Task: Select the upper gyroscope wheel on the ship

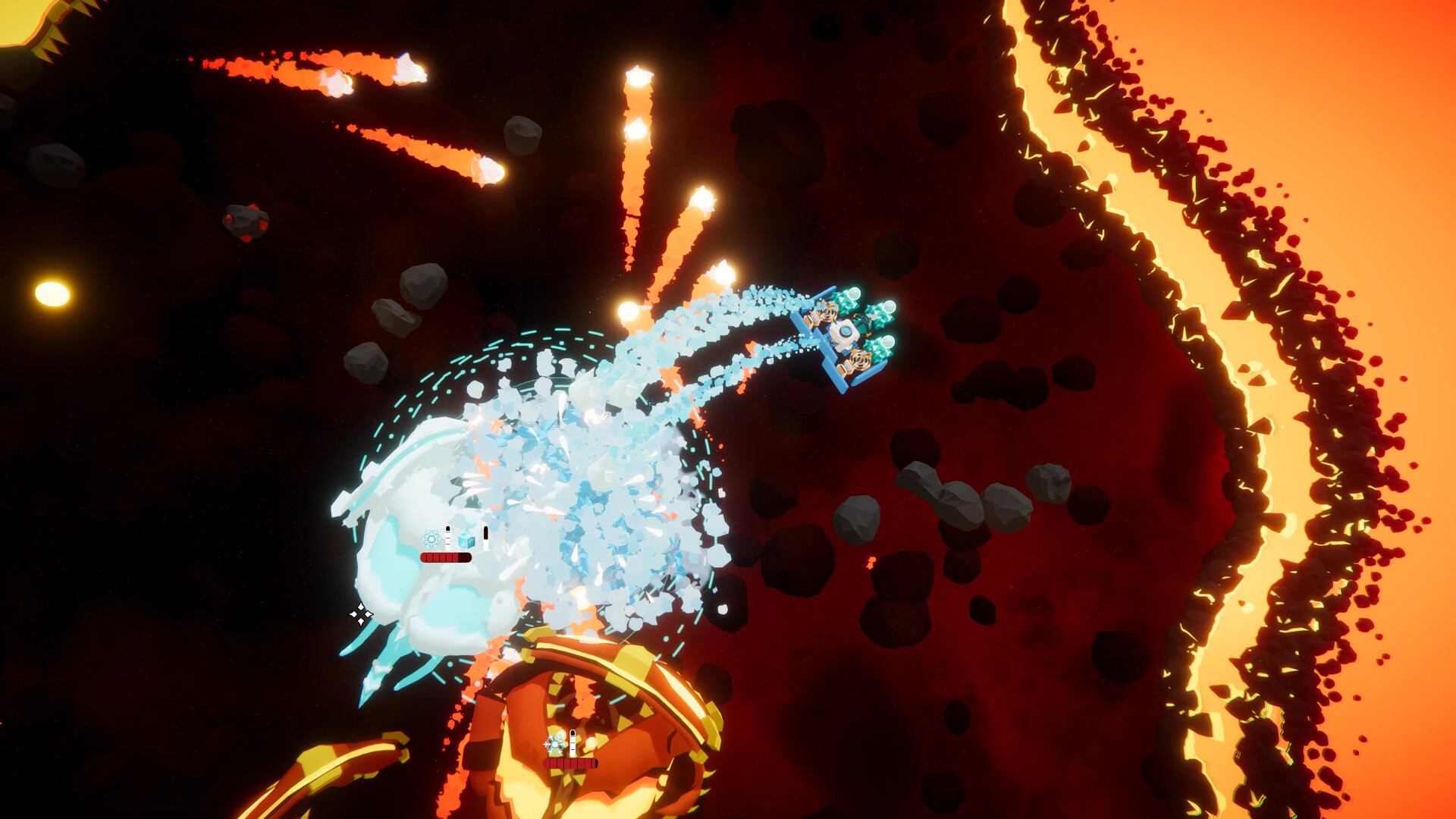Action: pyautogui.click(x=829, y=314)
